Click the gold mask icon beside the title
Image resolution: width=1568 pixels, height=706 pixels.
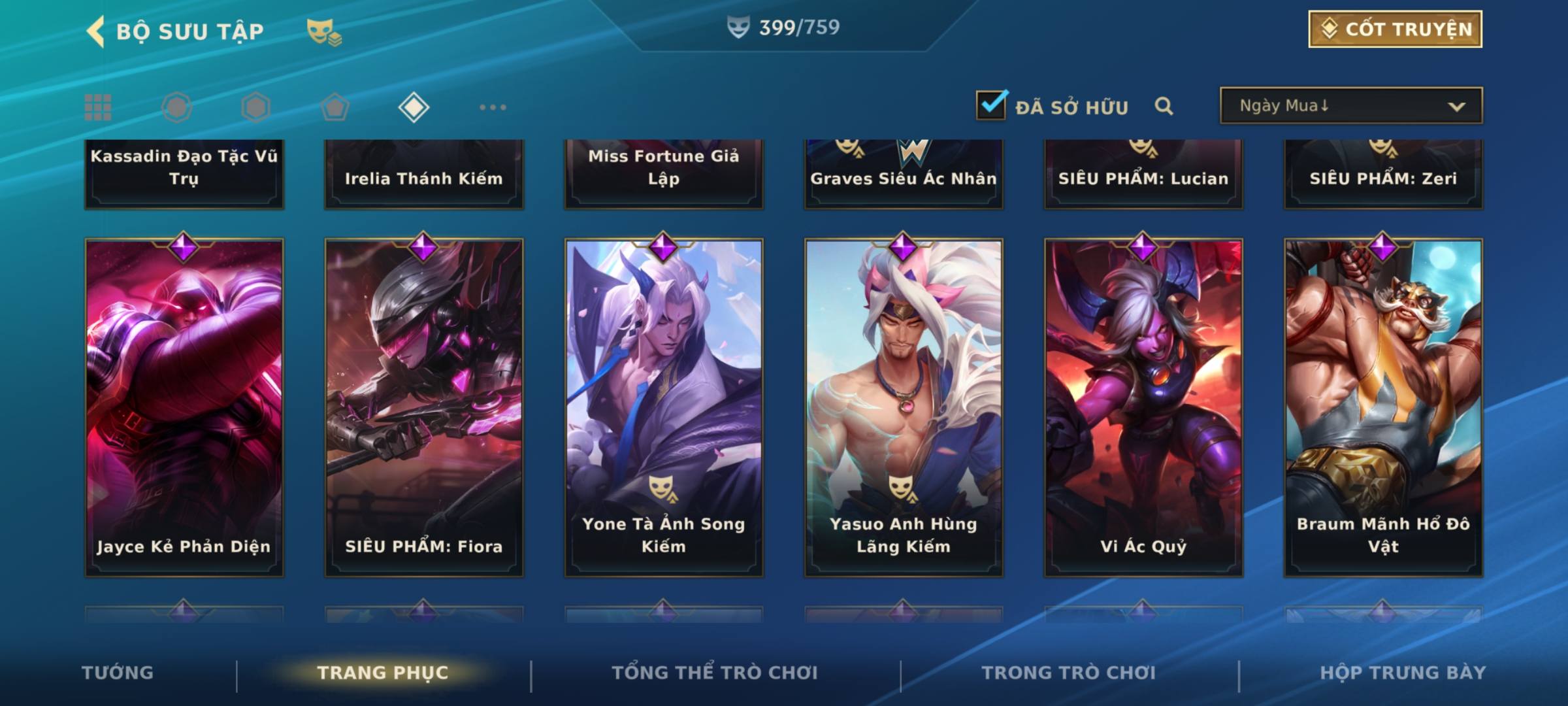[x=324, y=32]
